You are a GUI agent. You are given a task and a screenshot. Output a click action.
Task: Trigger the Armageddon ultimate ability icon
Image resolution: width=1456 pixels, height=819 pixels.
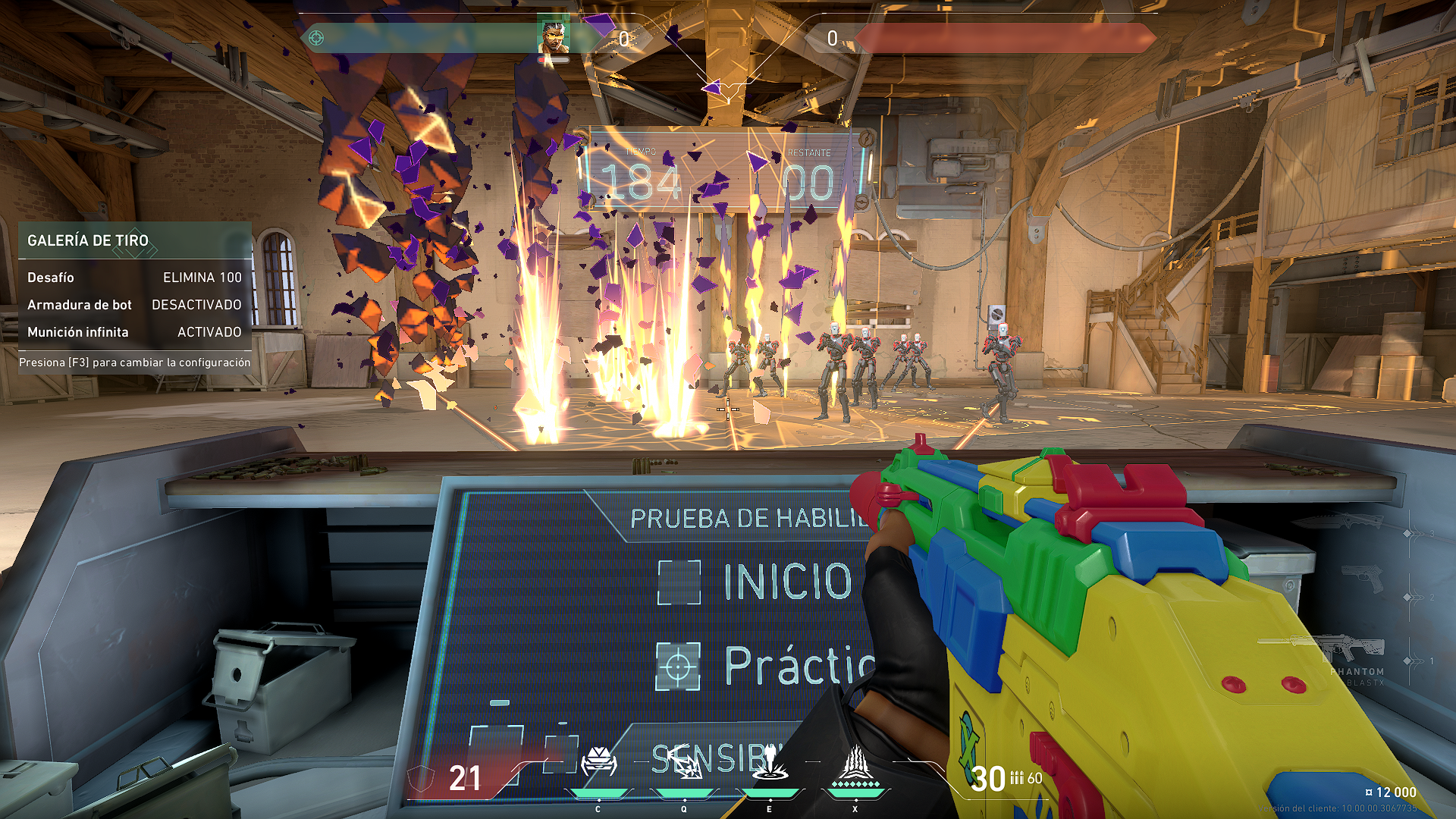(855, 764)
